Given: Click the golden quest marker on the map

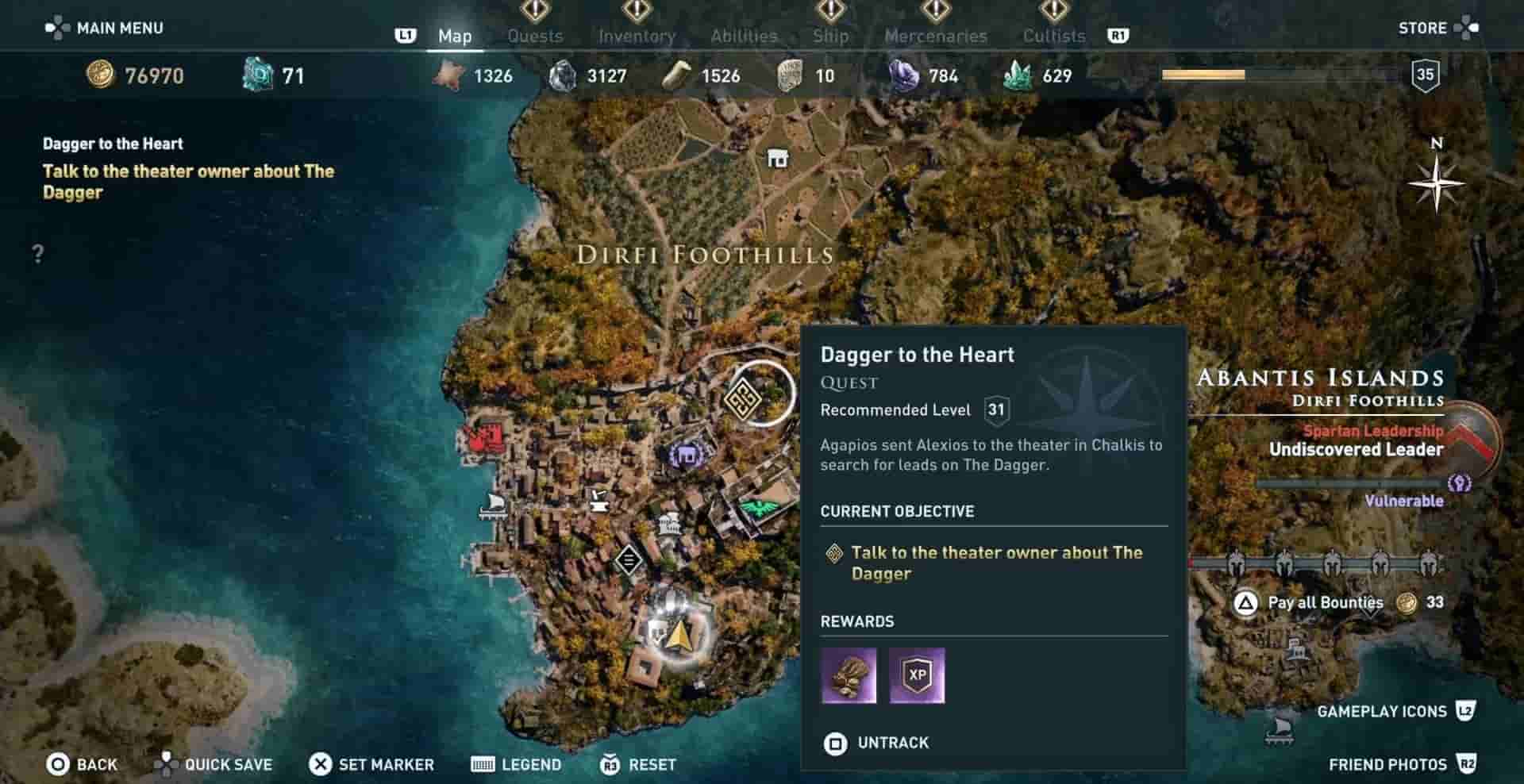Looking at the screenshot, I should point(744,396).
